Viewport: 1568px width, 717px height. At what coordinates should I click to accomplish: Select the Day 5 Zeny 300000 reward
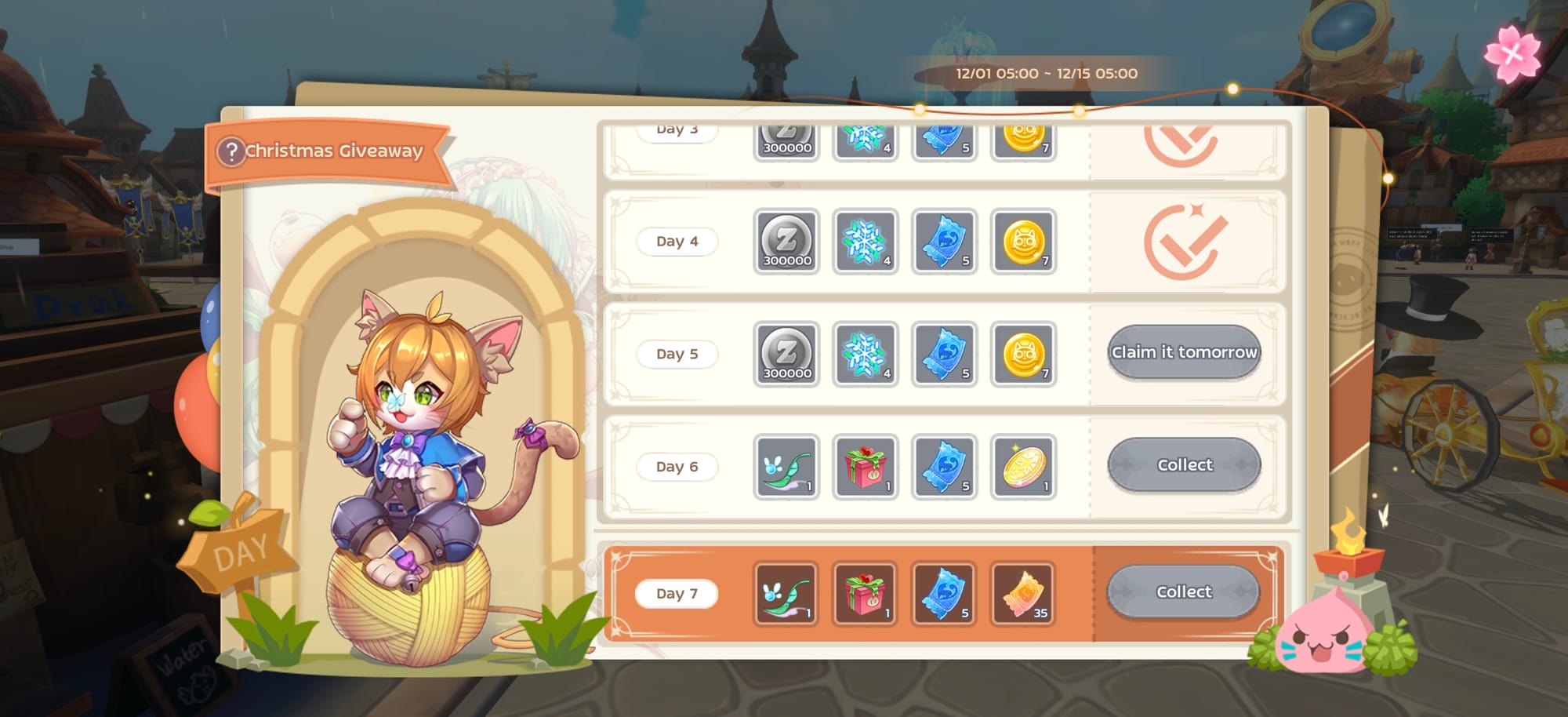click(x=786, y=355)
